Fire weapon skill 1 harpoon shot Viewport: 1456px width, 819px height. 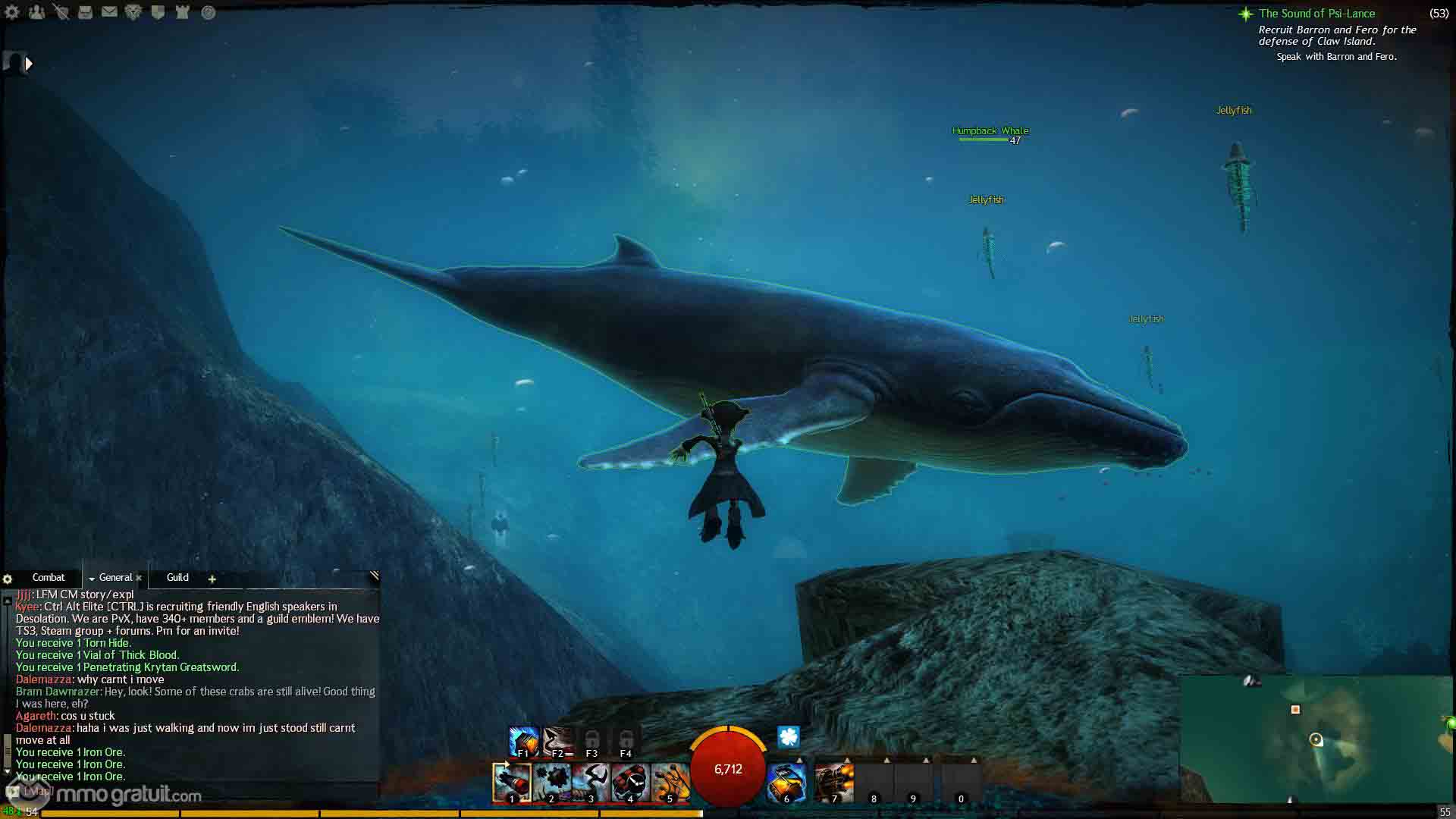click(x=512, y=782)
